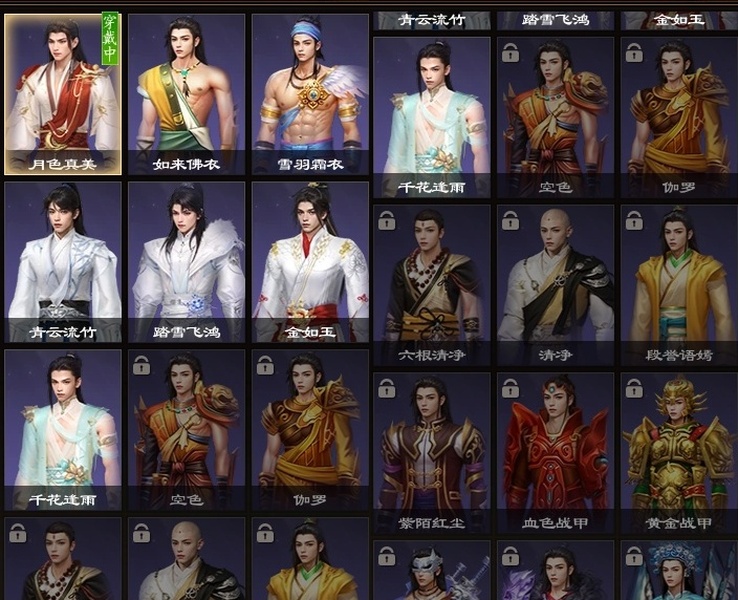Select the equipped 月色真美 costume tile
The width and height of the screenshot is (738, 600).
coord(63,94)
